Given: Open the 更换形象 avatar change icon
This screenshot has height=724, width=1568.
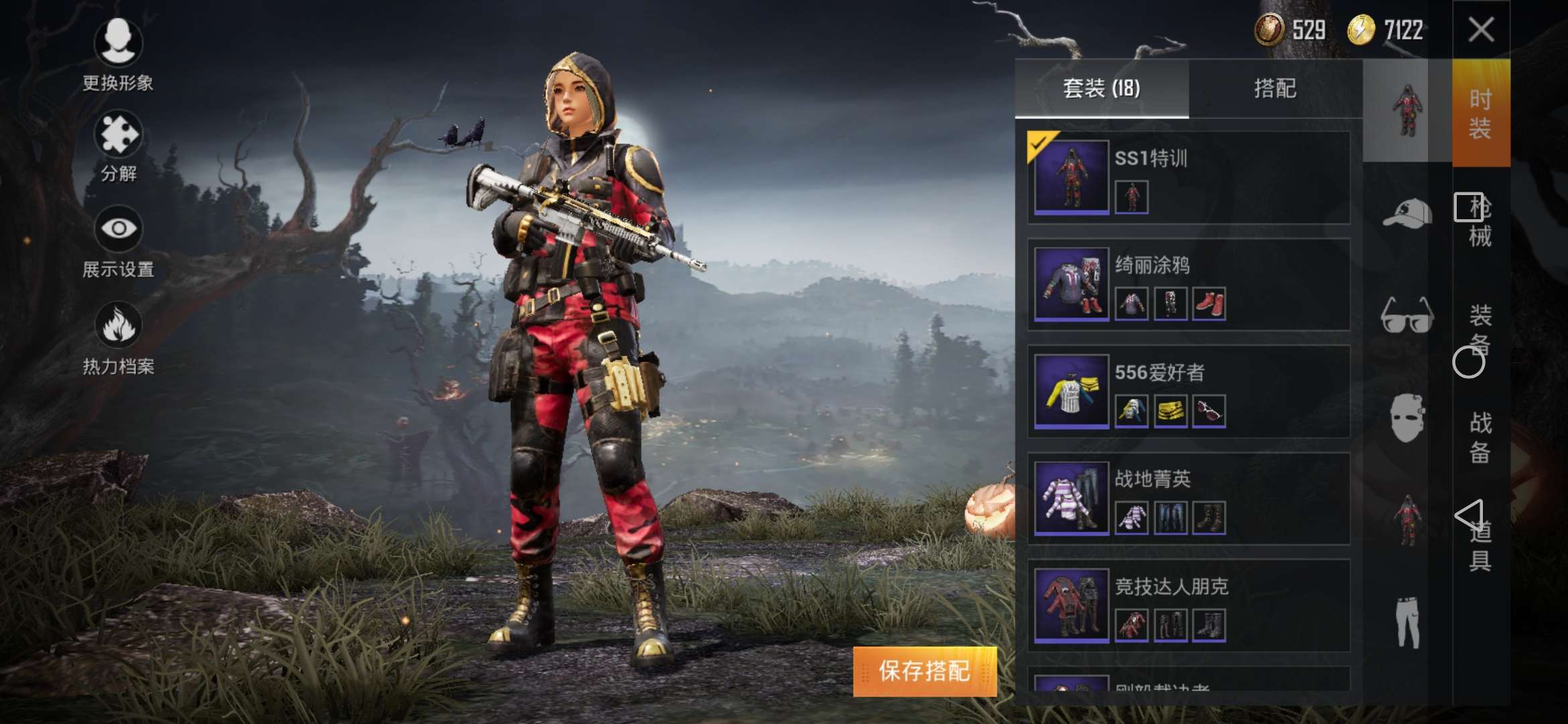Looking at the screenshot, I should 117,42.
